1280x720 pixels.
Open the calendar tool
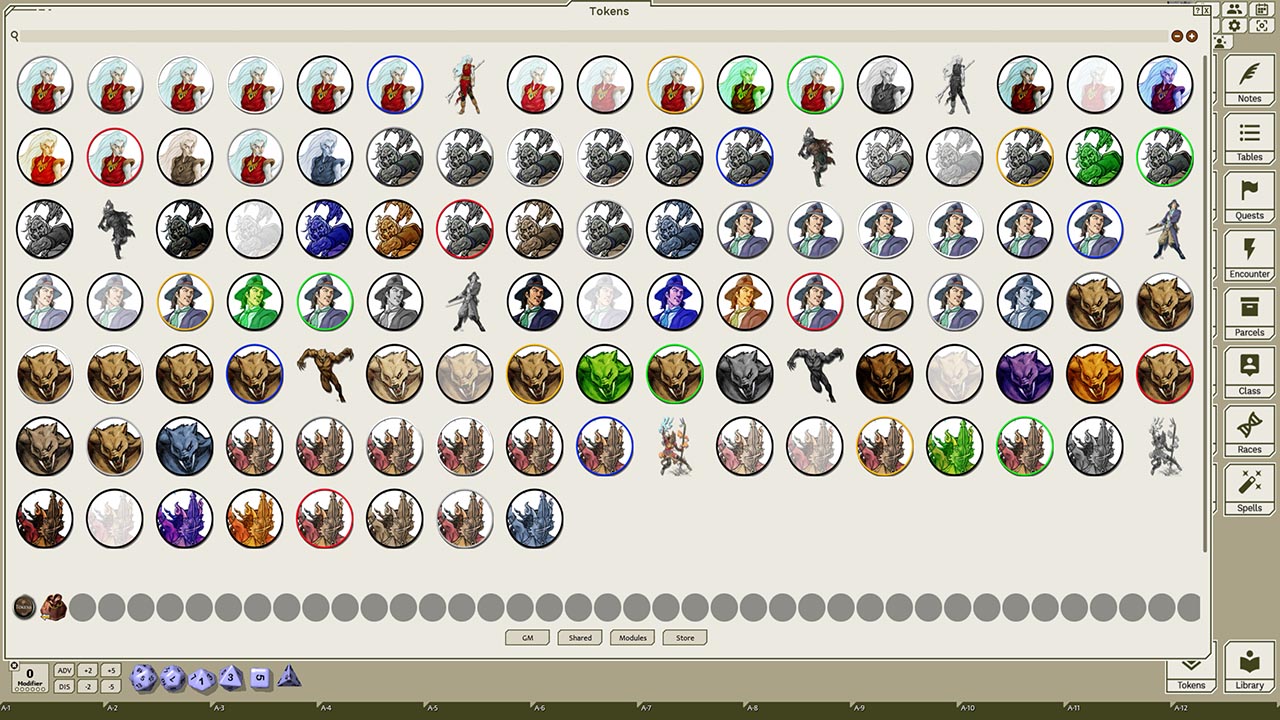(1261, 9)
